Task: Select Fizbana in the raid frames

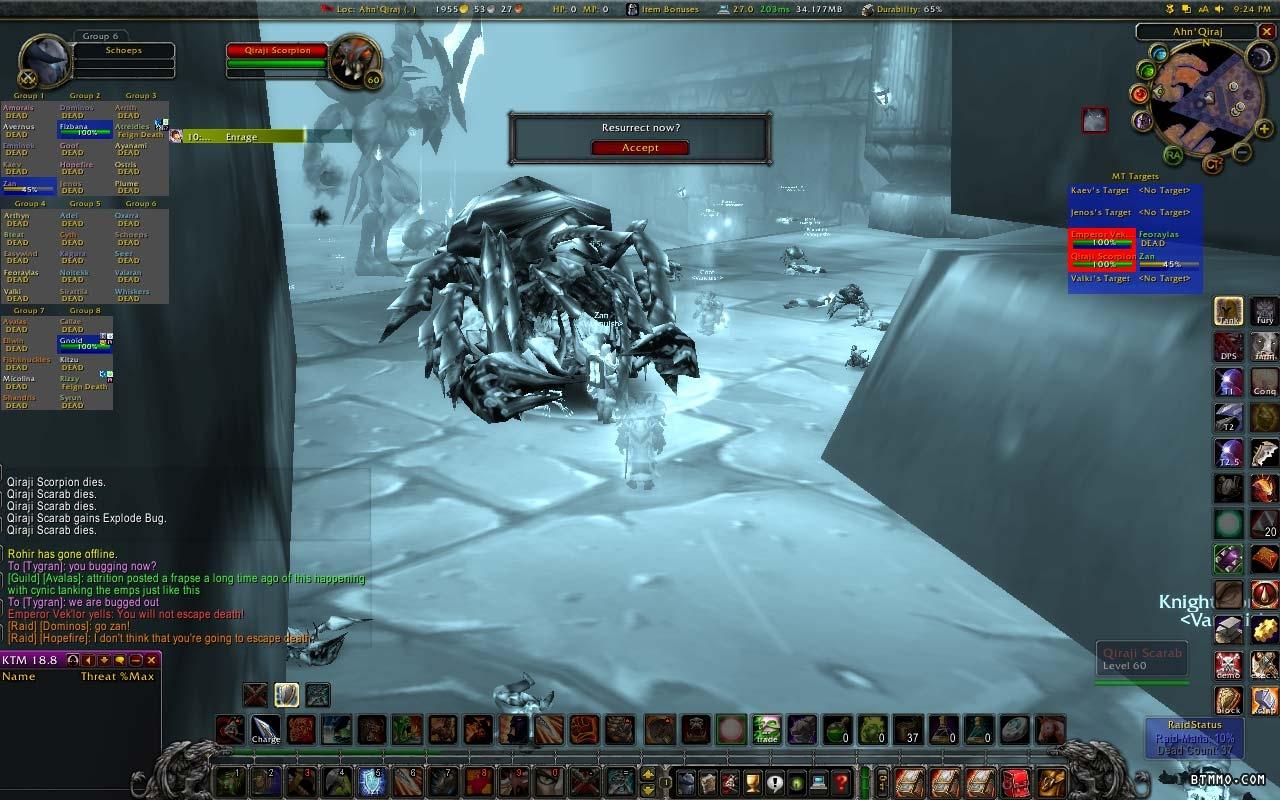Action: (x=84, y=130)
